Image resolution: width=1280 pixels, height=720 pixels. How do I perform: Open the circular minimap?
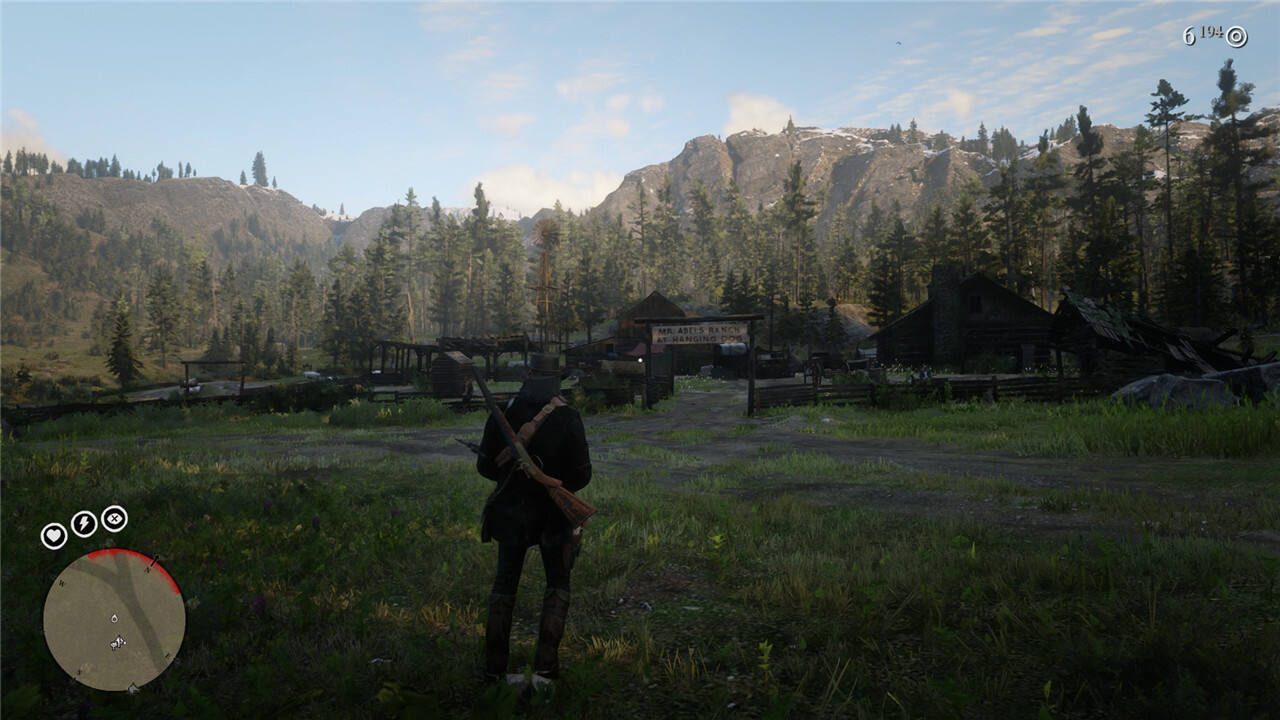coord(114,619)
